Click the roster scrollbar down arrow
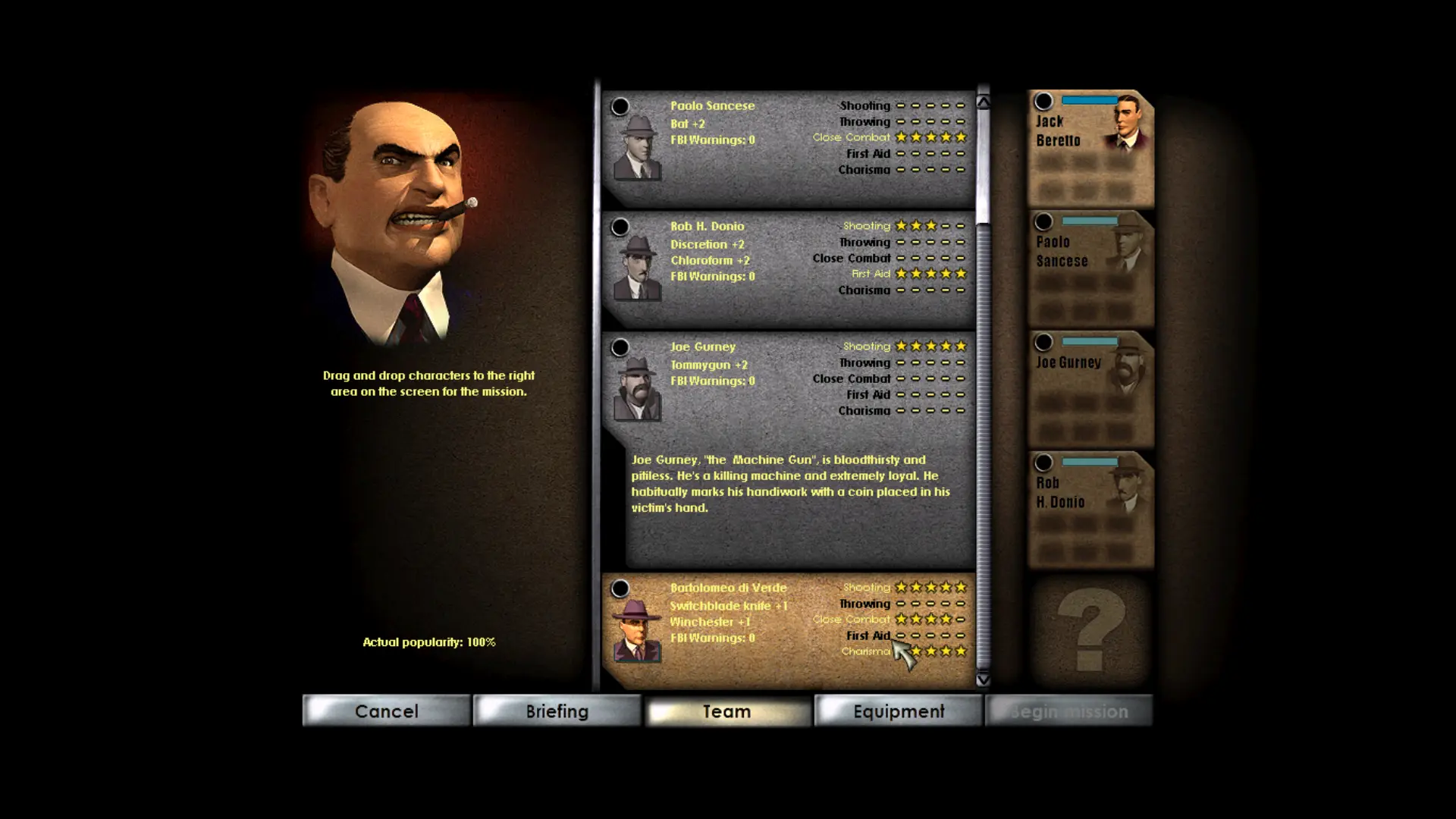Viewport: 1456px width, 819px height. (x=983, y=679)
